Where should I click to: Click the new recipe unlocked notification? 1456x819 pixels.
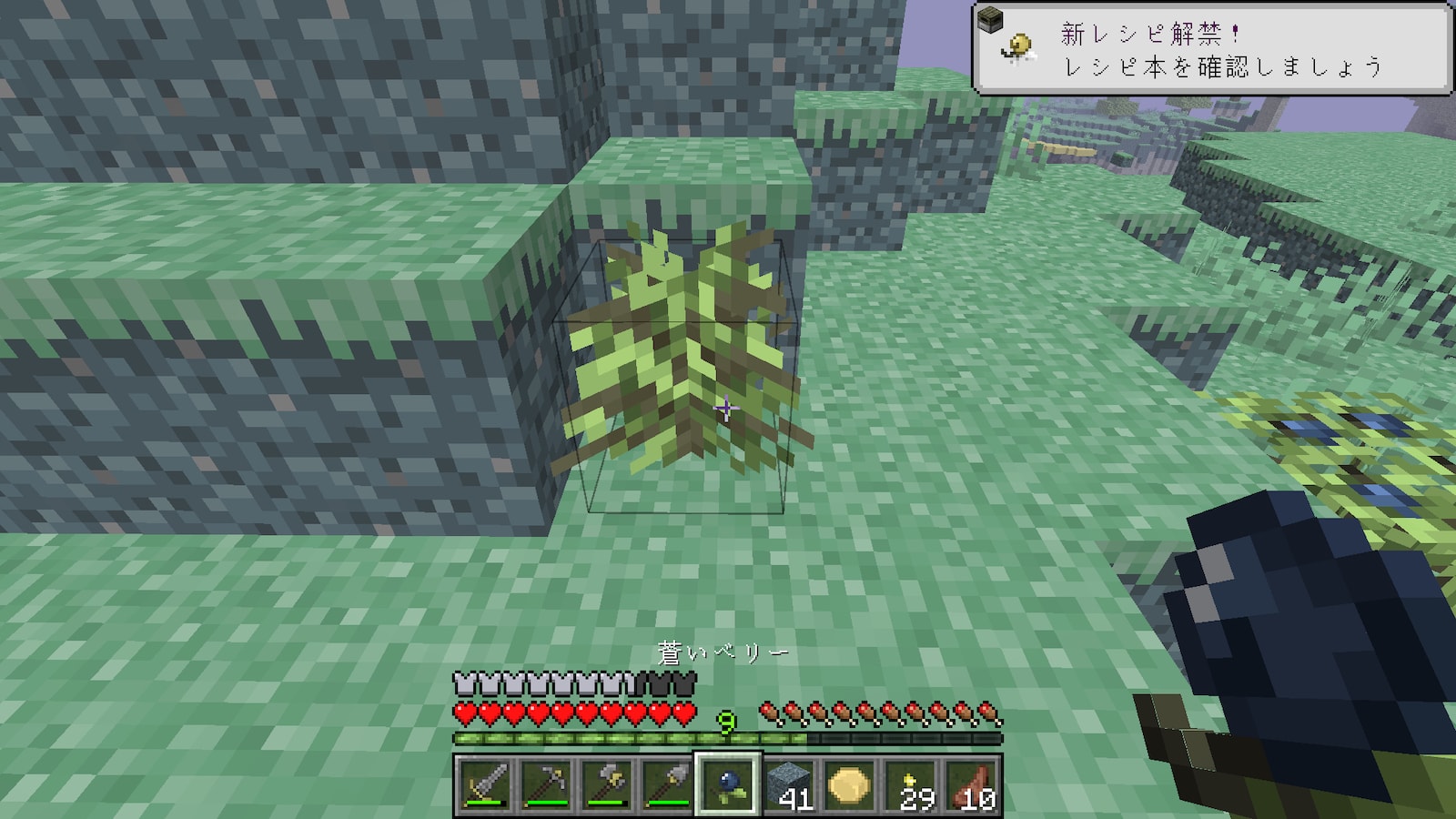point(1212,49)
